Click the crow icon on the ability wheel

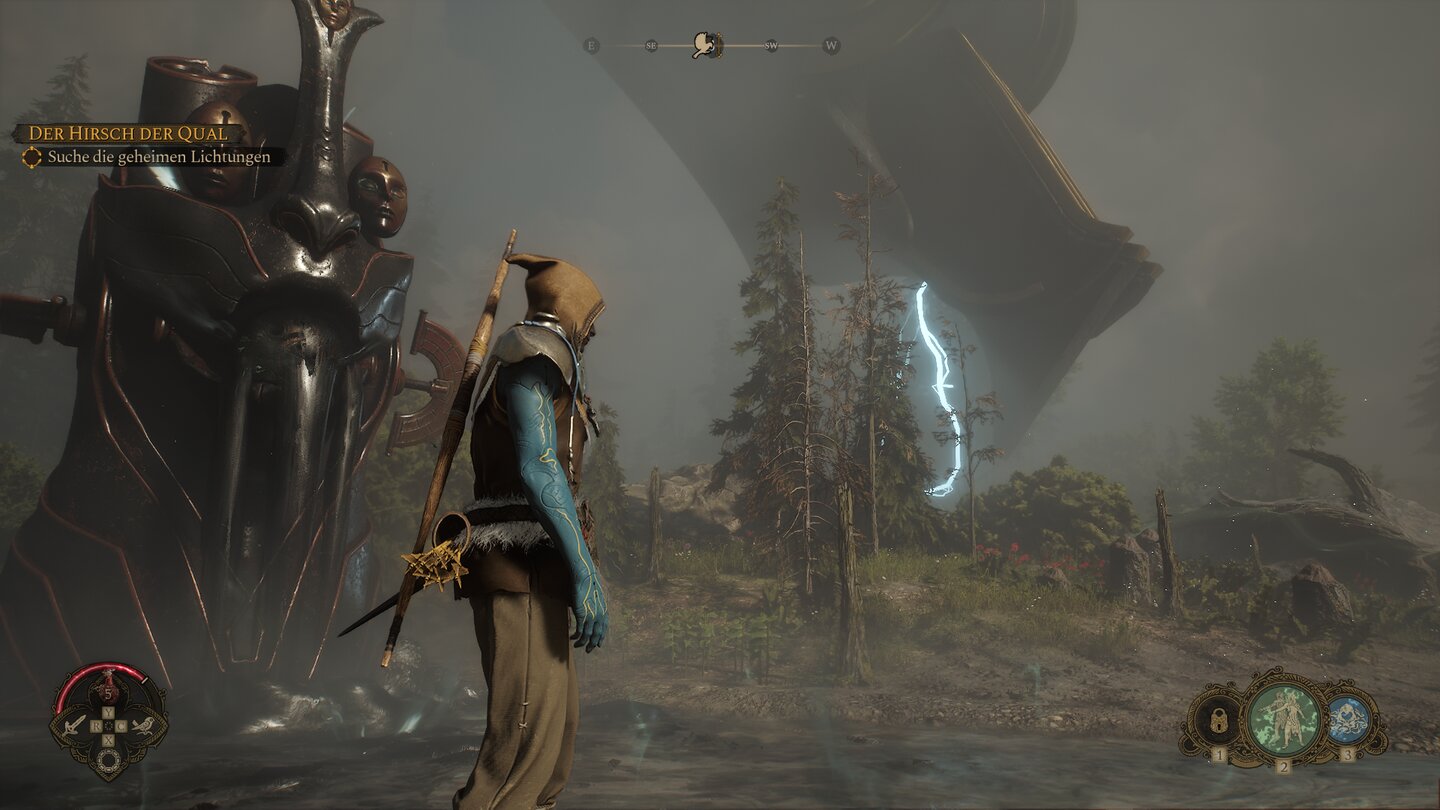click(x=144, y=726)
